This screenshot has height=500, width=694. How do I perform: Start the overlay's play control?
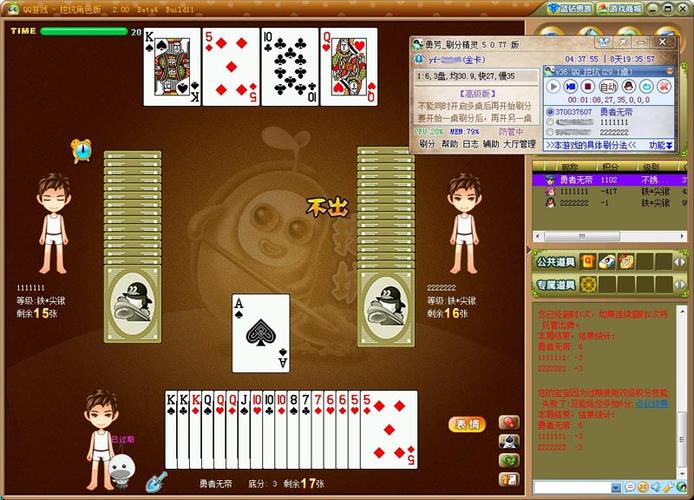tap(552, 87)
